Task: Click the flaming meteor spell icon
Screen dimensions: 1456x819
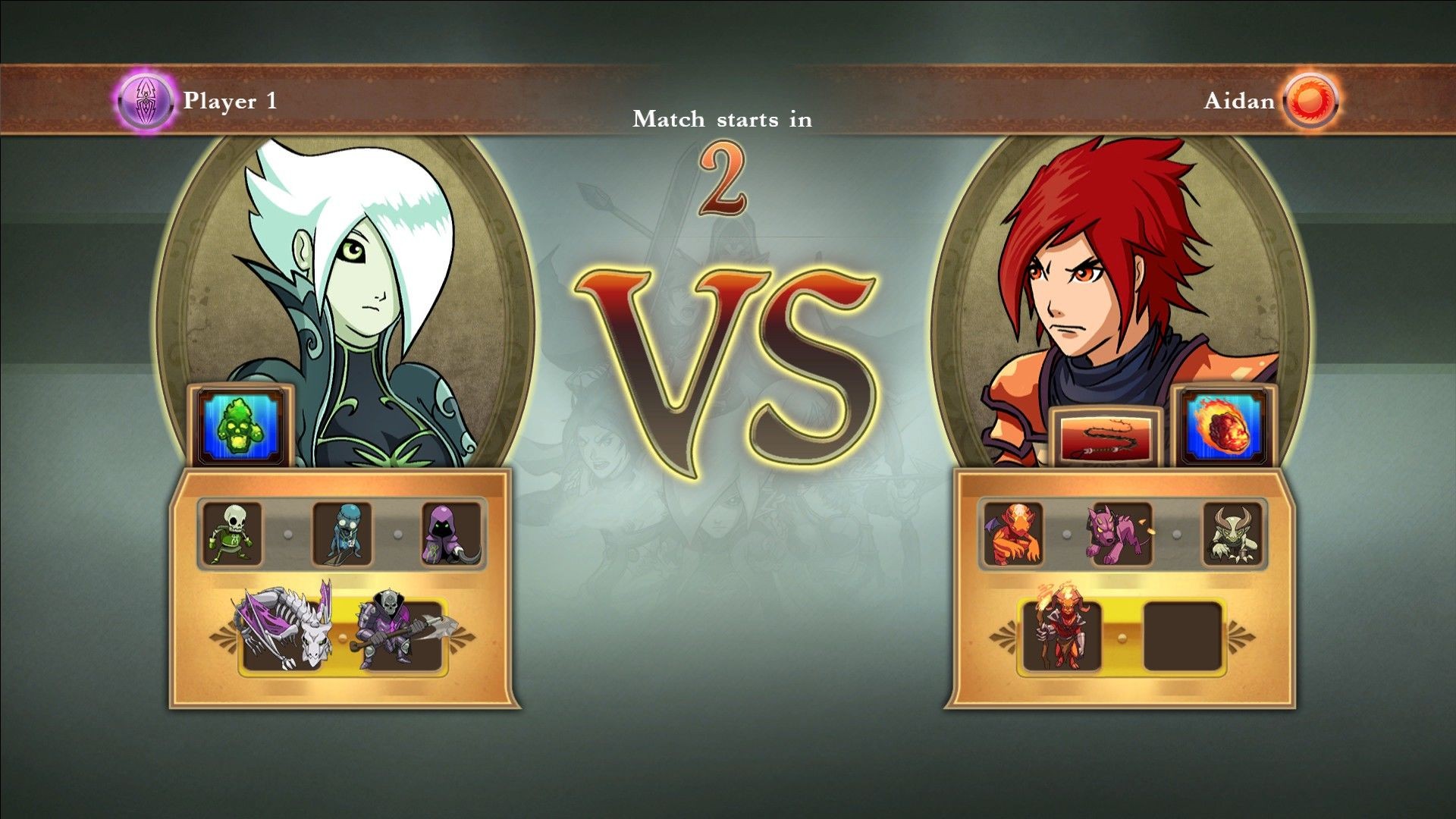Action: coord(1223,428)
